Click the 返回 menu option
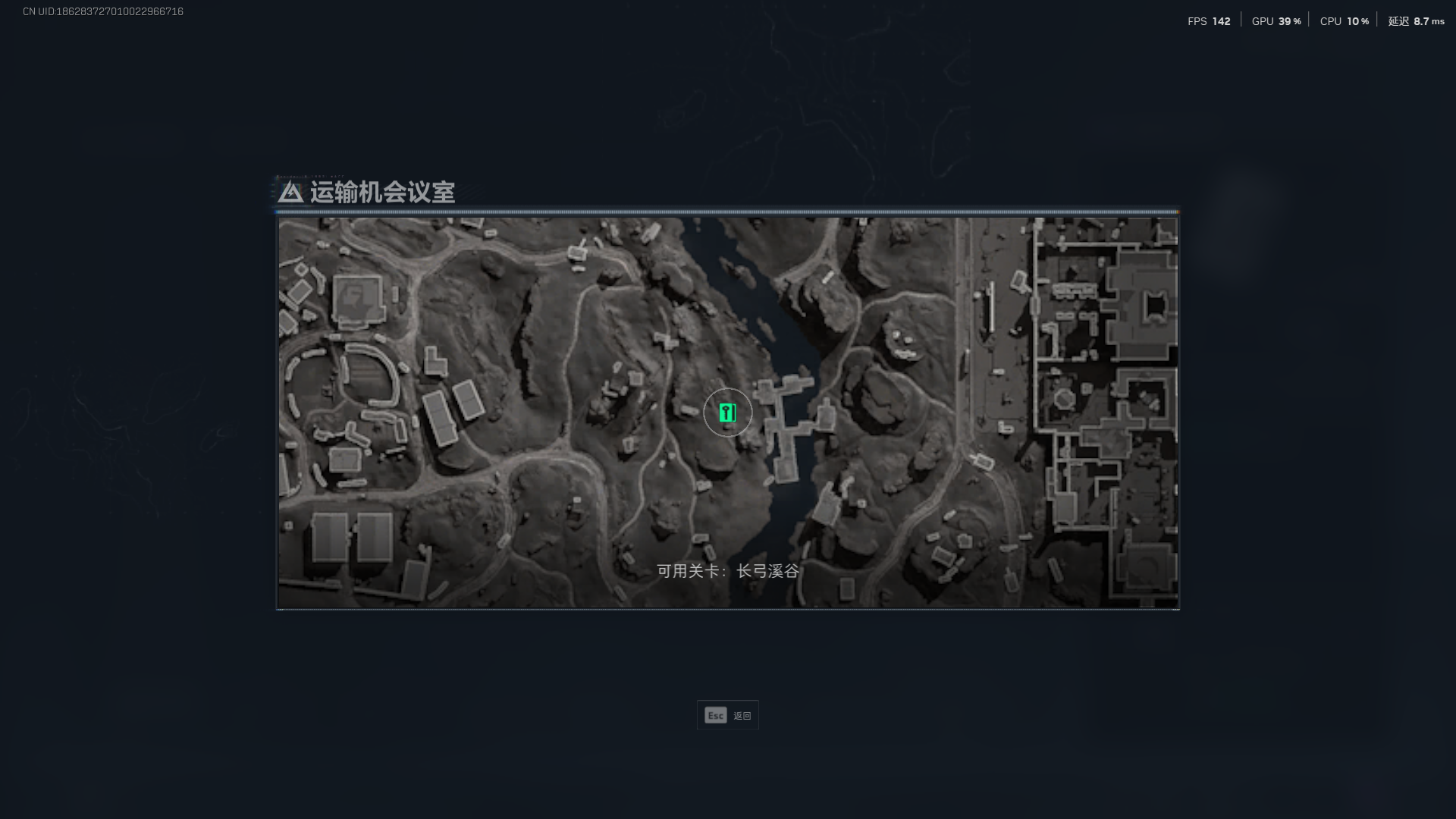Image resolution: width=1456 pixels, height=819 pixels. (740, 714)
